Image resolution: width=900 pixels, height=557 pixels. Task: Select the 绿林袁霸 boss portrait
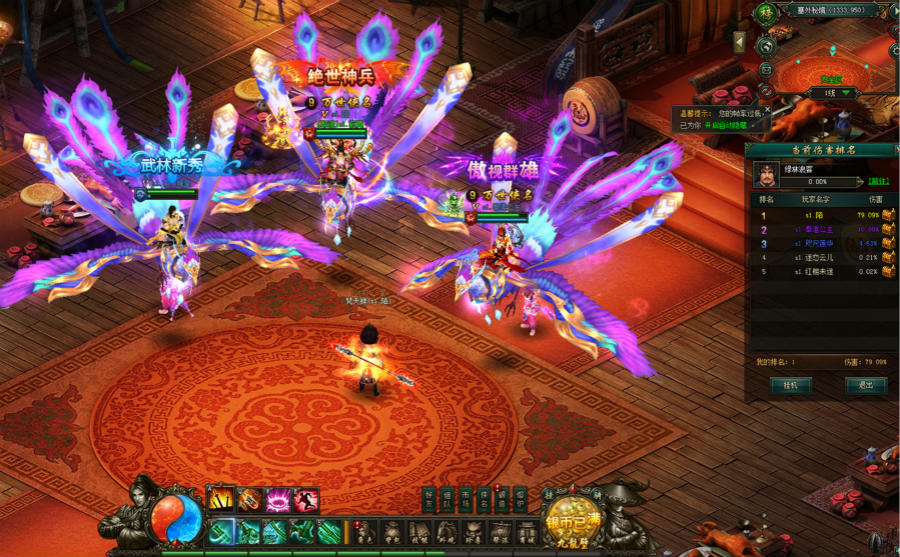767,174
